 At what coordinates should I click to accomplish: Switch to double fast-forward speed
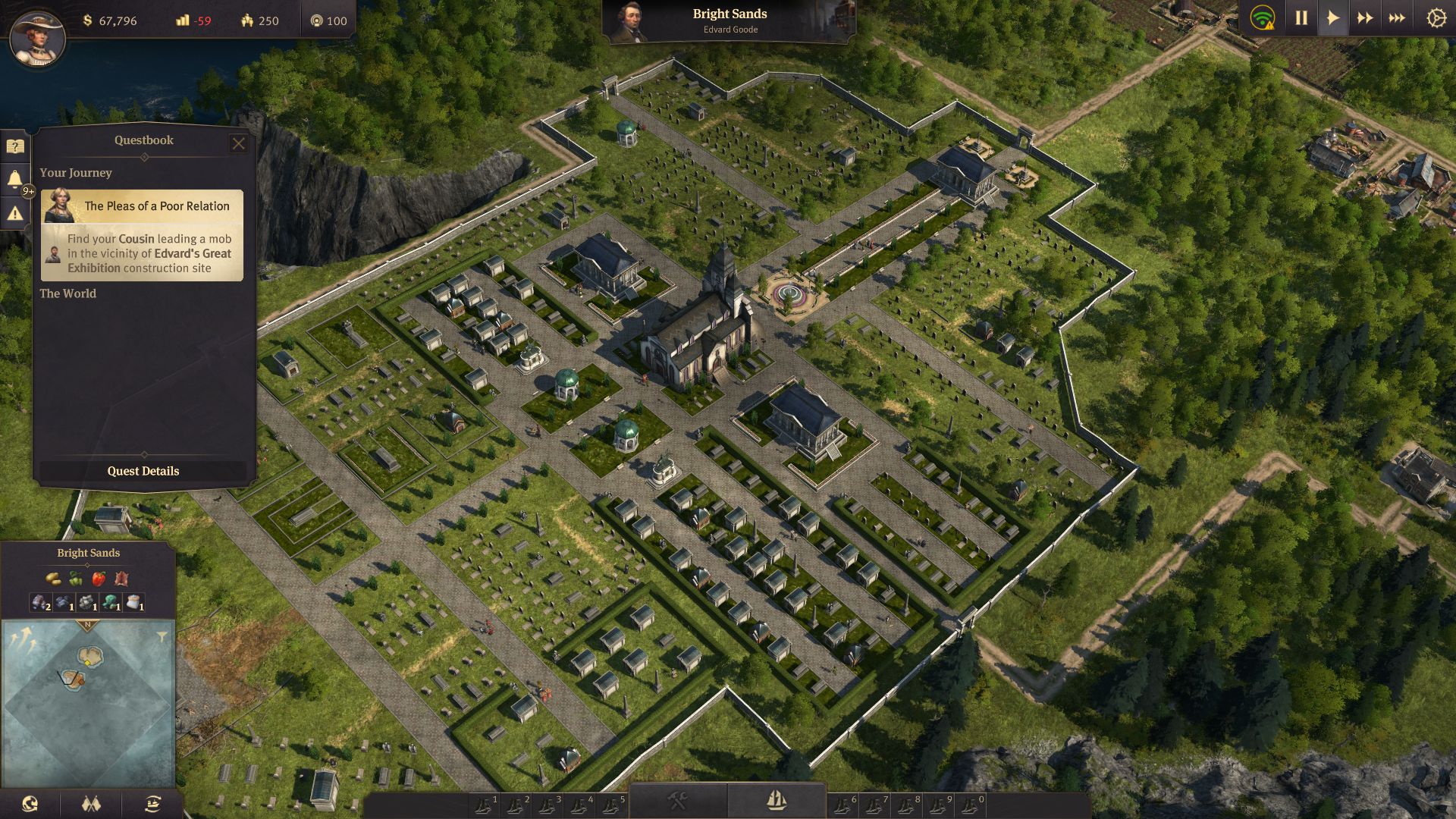[x=1365, y=18]
